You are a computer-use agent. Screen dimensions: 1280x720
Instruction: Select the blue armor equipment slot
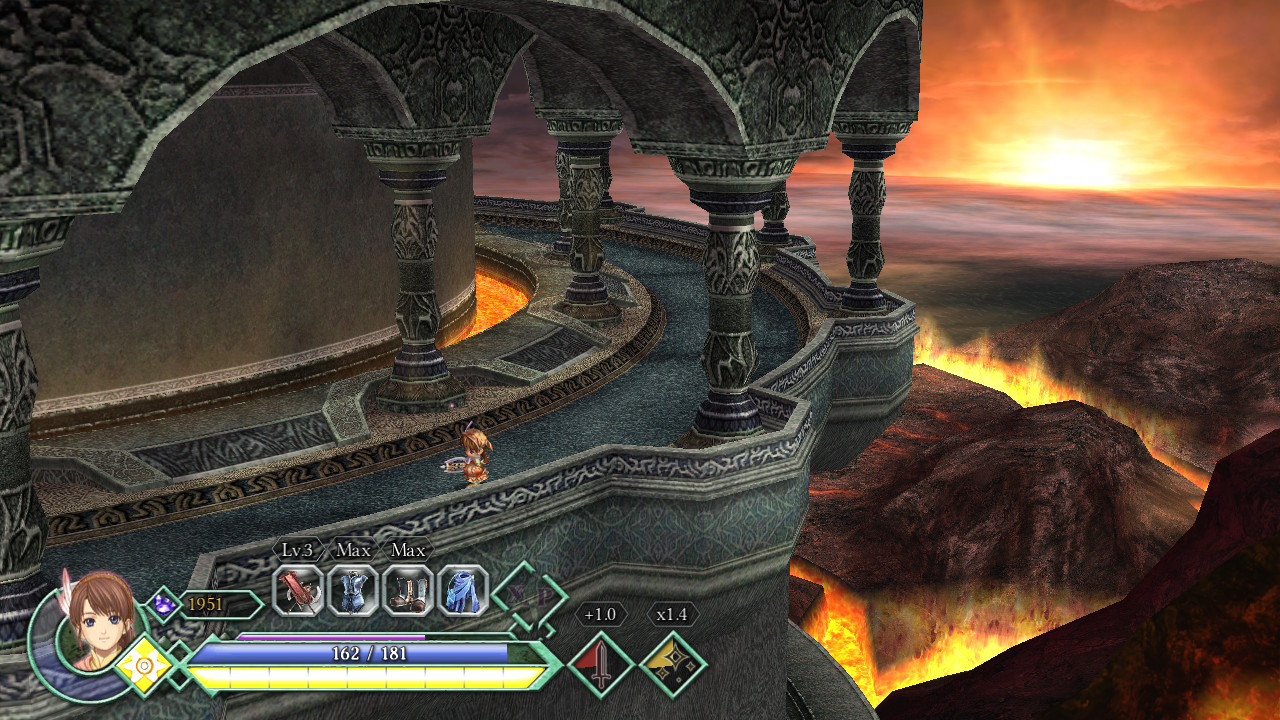point(353,590)
